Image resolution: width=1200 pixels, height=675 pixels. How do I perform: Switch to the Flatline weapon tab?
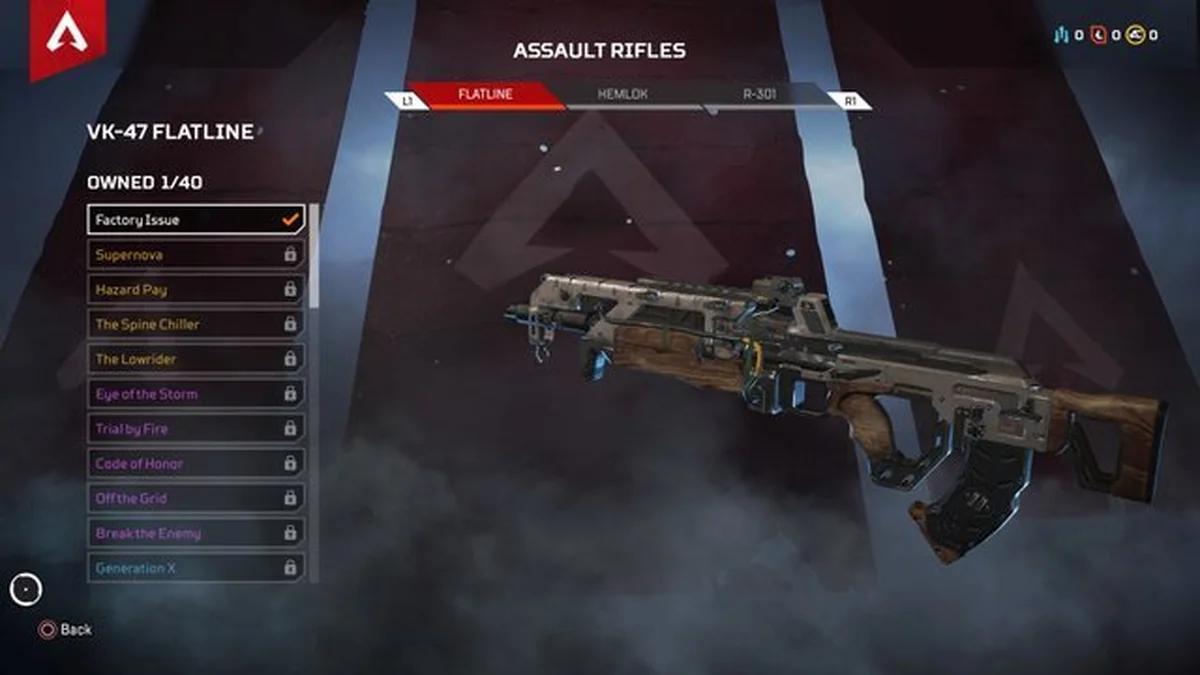[485, 96]
